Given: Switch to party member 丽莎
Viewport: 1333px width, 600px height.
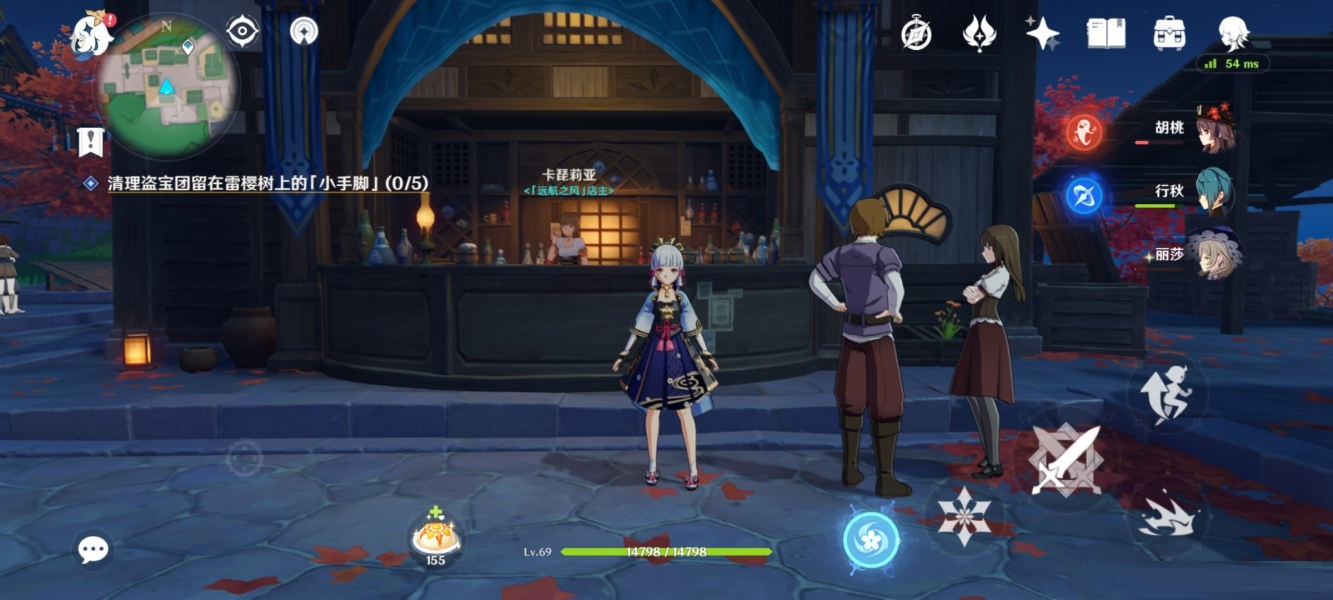Looking at the screenshot, I should pos(1212,255).
